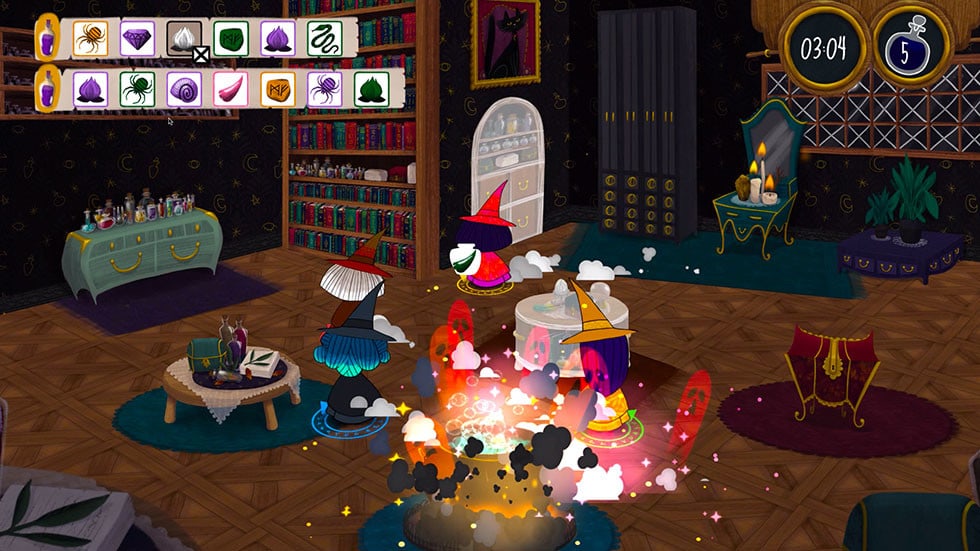Pick the green snake ingredient icon
The image size is (980, 551).
point(324,38)
